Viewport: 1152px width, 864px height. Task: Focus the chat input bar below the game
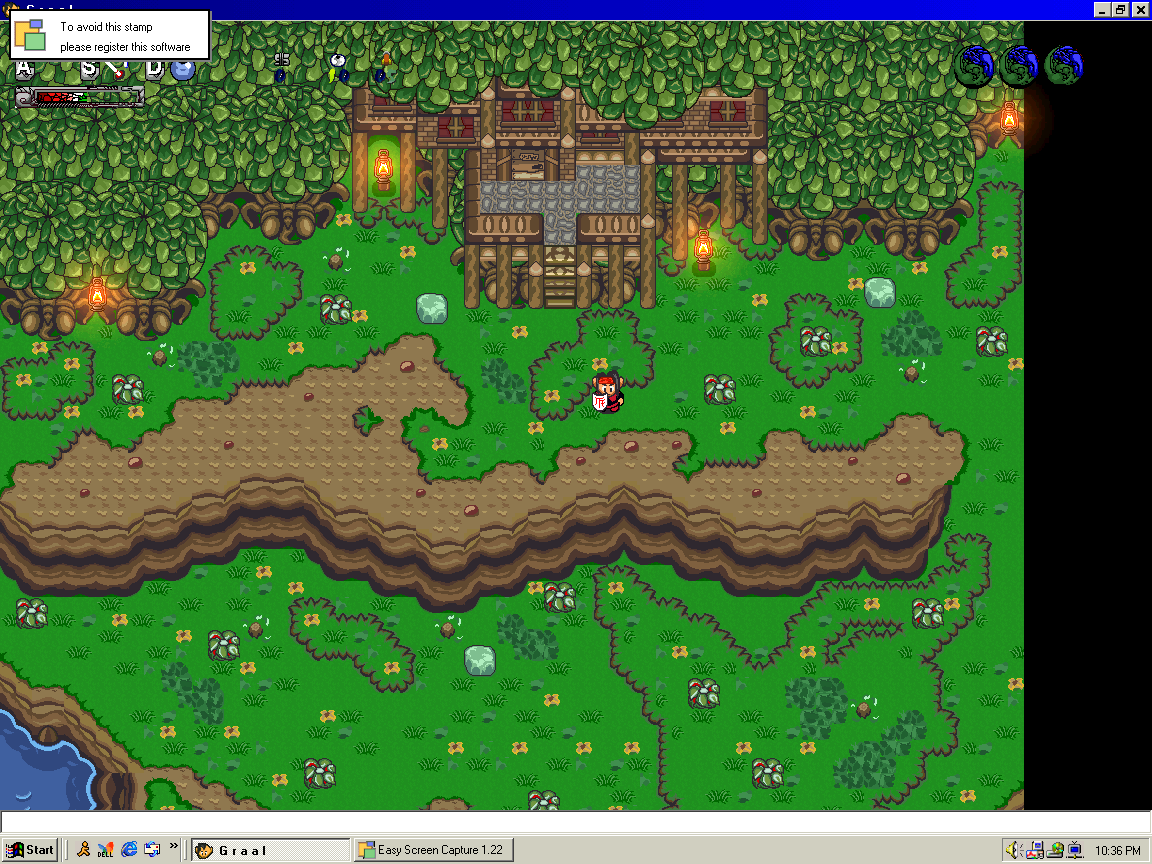click(575, 822)
